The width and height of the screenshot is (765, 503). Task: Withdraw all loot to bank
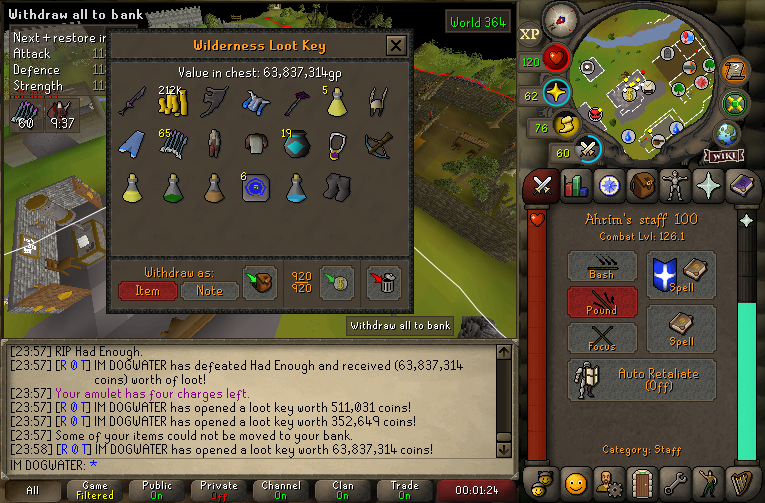tap(339, 283)
